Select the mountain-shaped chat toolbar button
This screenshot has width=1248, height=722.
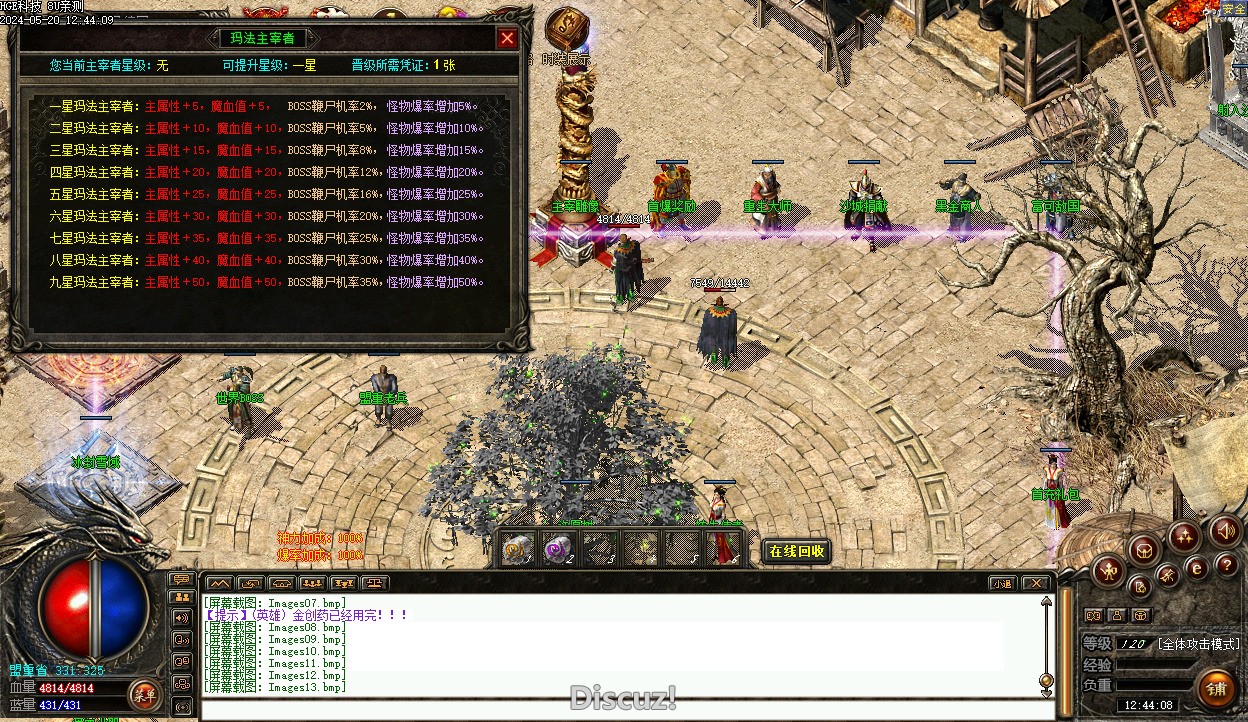pos(219,583)
